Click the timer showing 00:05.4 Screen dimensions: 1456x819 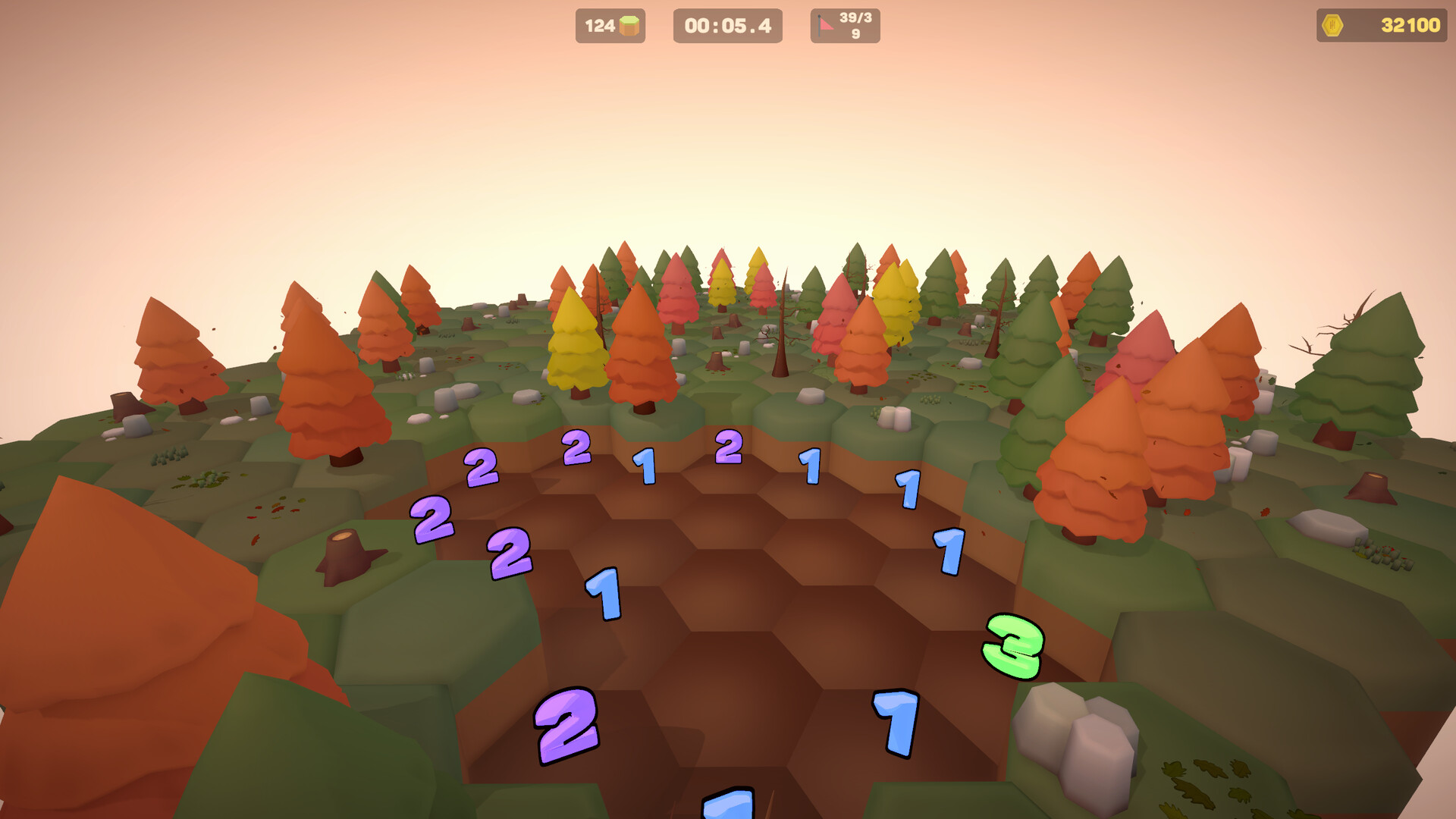click(726, 25)
